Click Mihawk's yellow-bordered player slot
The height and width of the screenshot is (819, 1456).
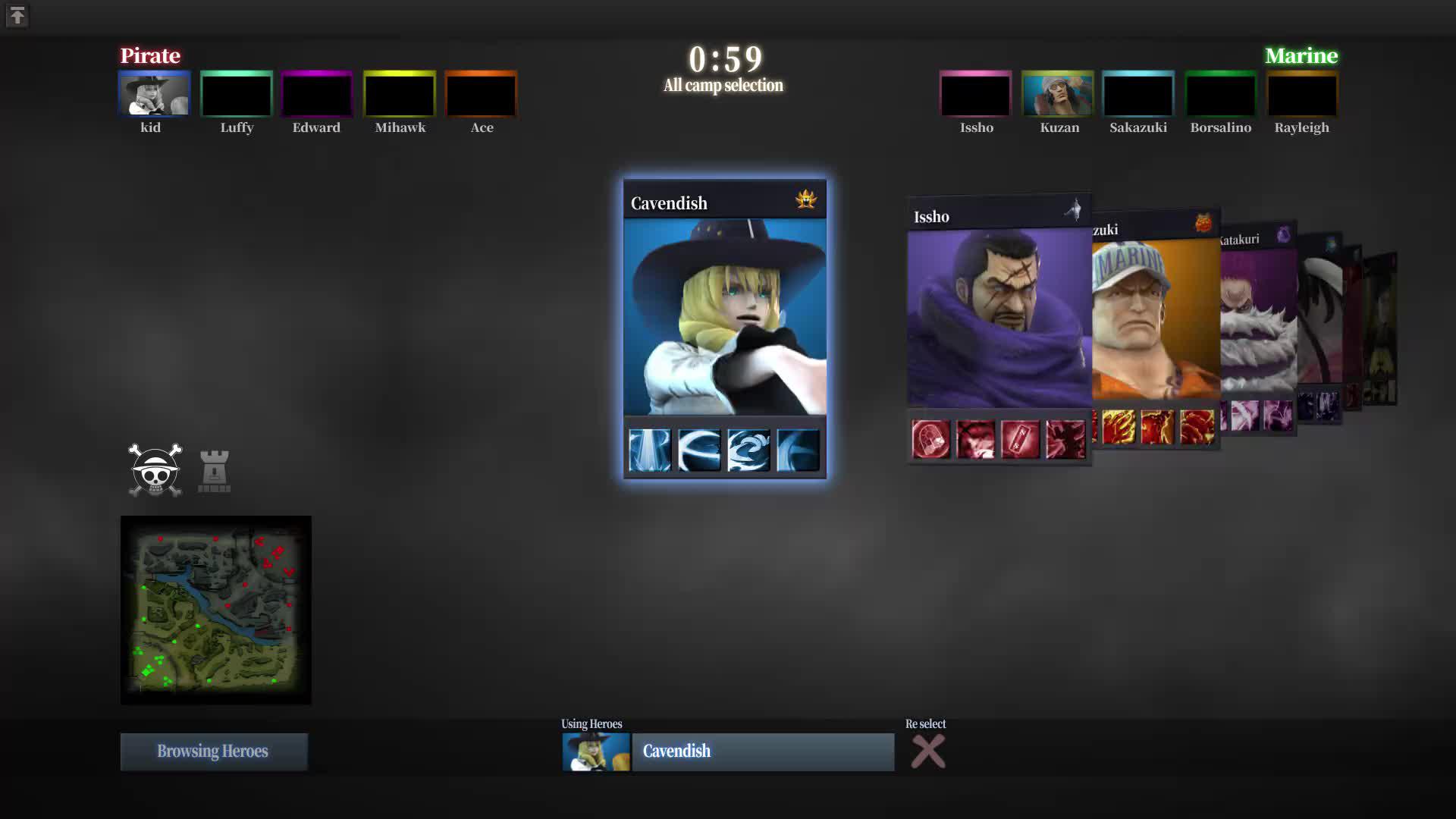(x=400, y=94)
